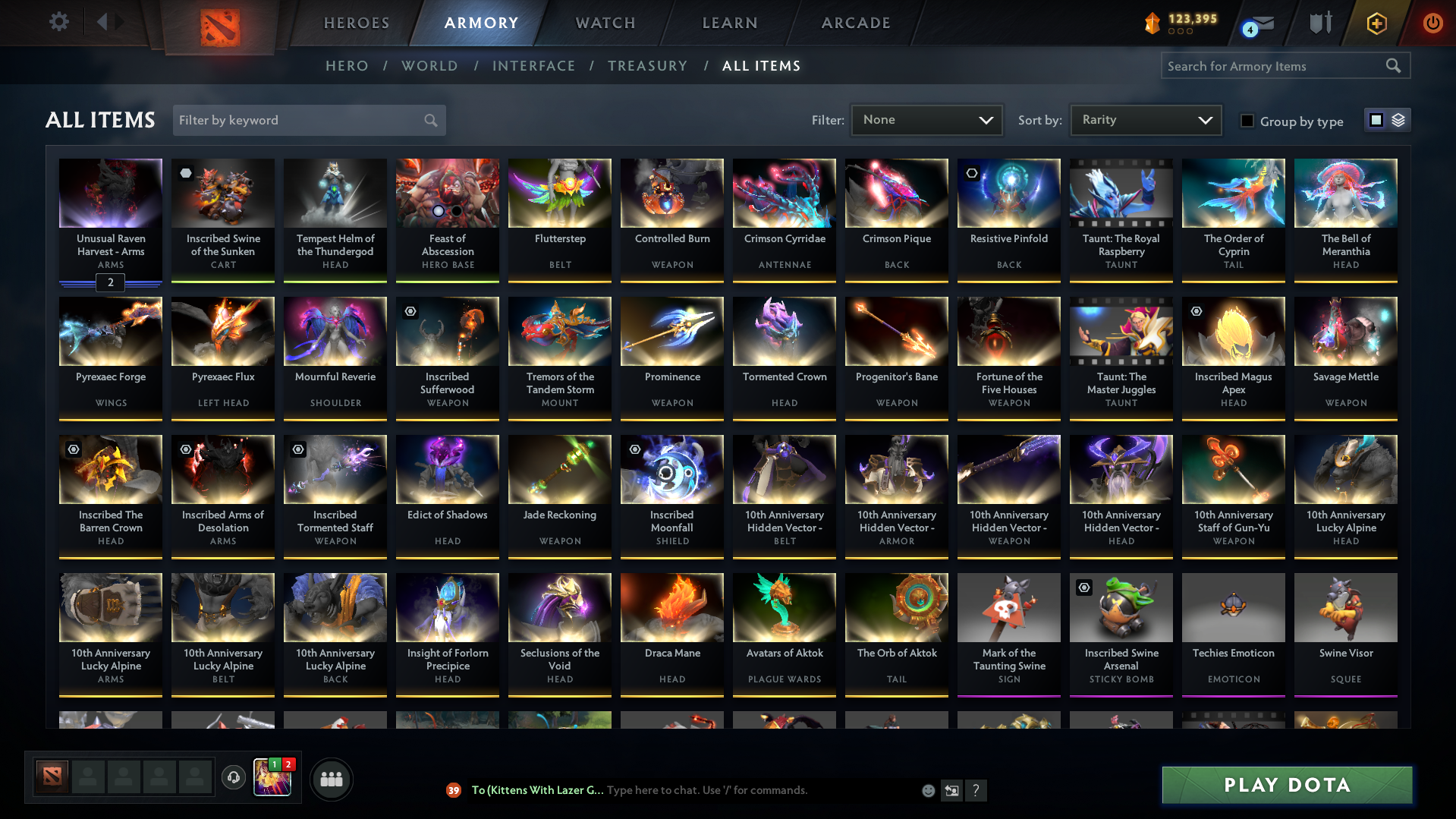
Task: Click the power/exit icon at top right
Action: 1432,24
